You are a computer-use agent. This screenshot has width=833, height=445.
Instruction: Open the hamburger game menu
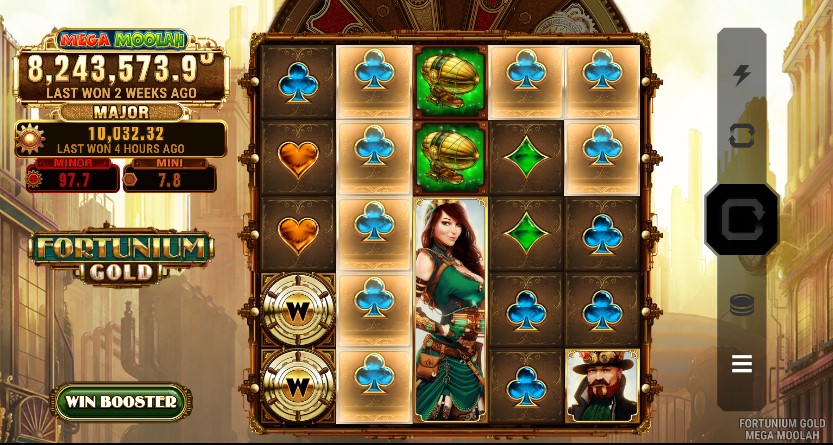(x=741, y=364)
